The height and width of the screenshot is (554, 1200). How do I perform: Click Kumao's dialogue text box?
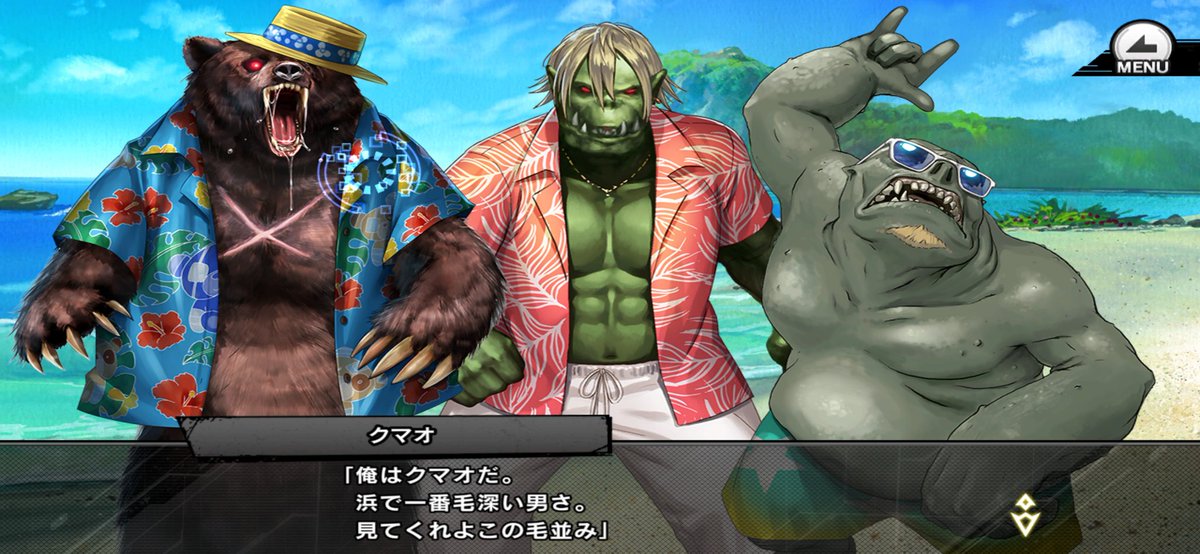[x=600, y=500]
